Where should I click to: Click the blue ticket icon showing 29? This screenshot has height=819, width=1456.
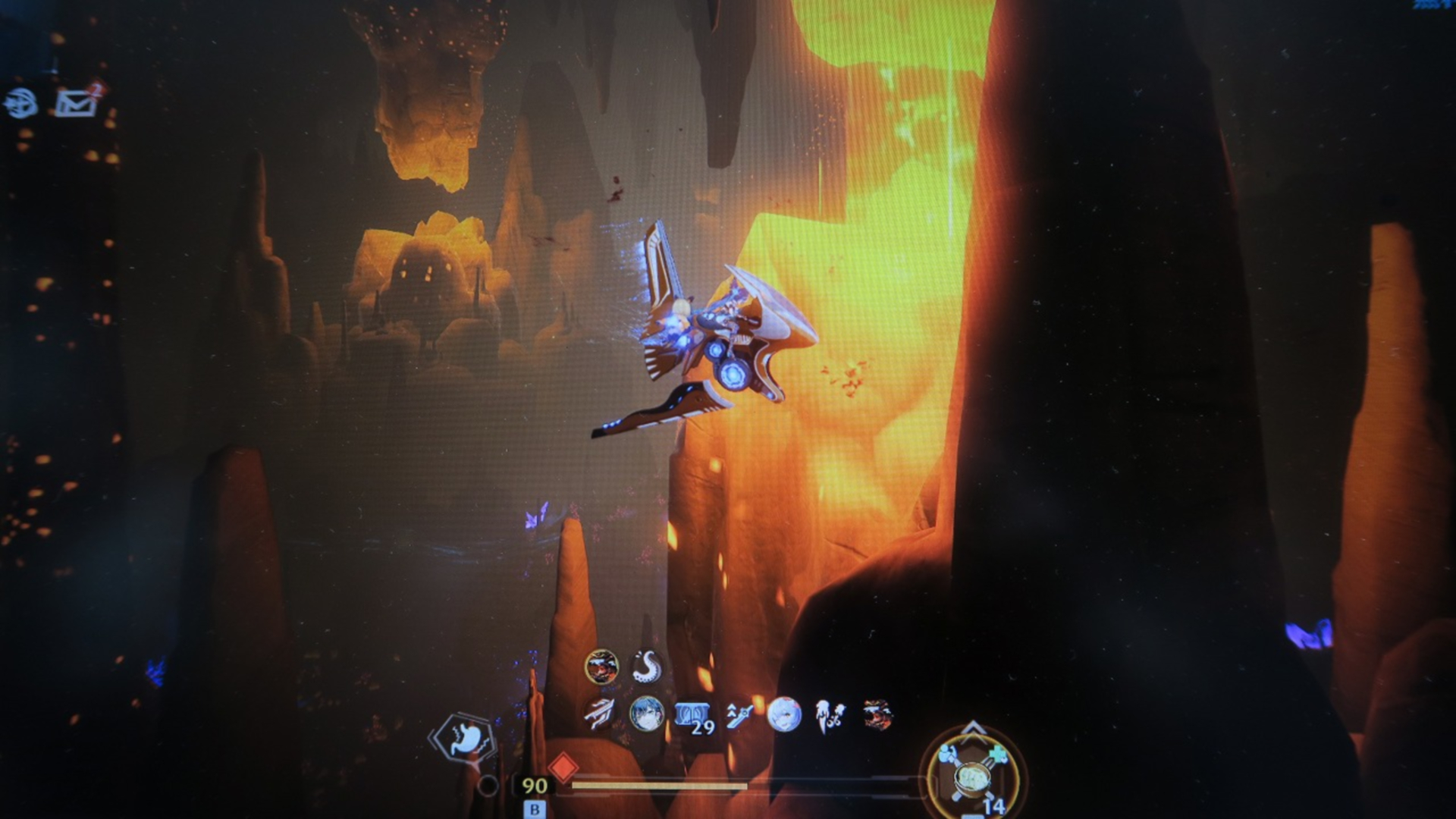pos(693,716)
